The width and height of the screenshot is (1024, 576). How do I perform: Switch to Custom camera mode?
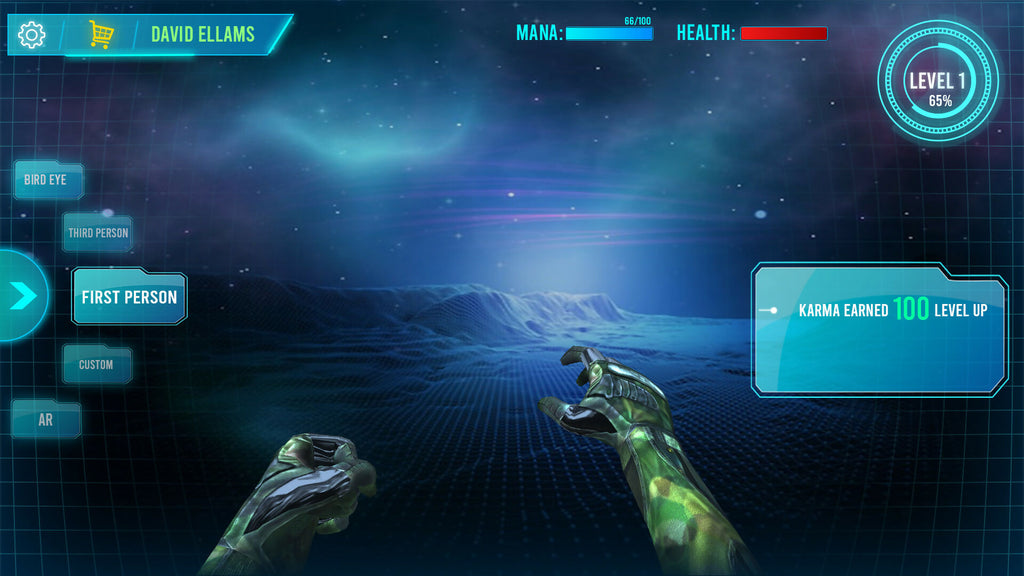coord(96,365)
